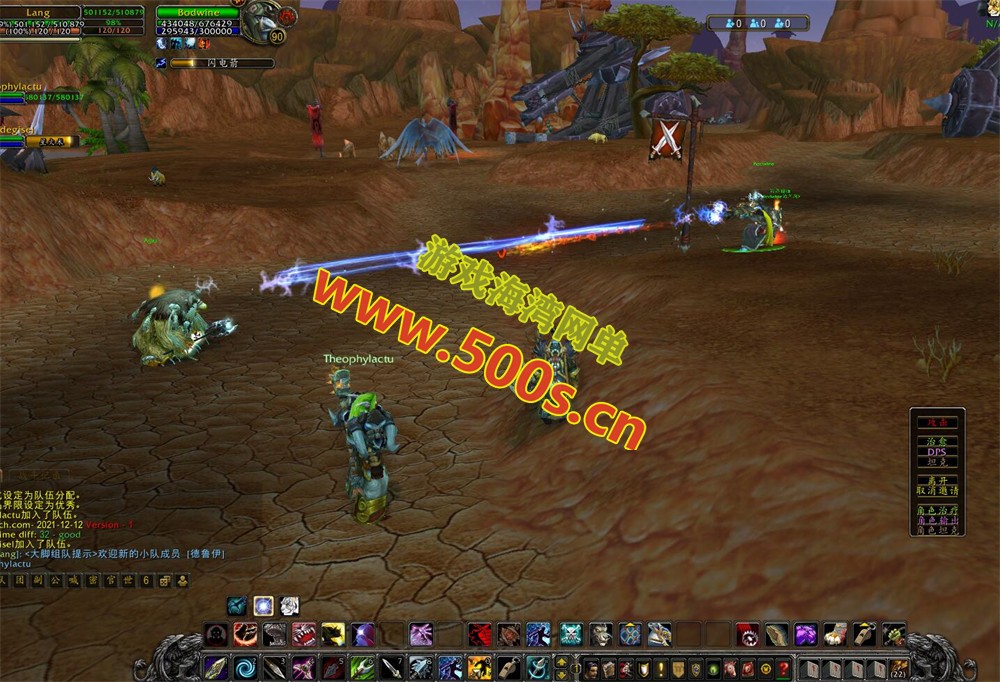Activate the green skull and crossbones ability
Viewport: 1000px width, 682px height.
(x=571, y=634)
